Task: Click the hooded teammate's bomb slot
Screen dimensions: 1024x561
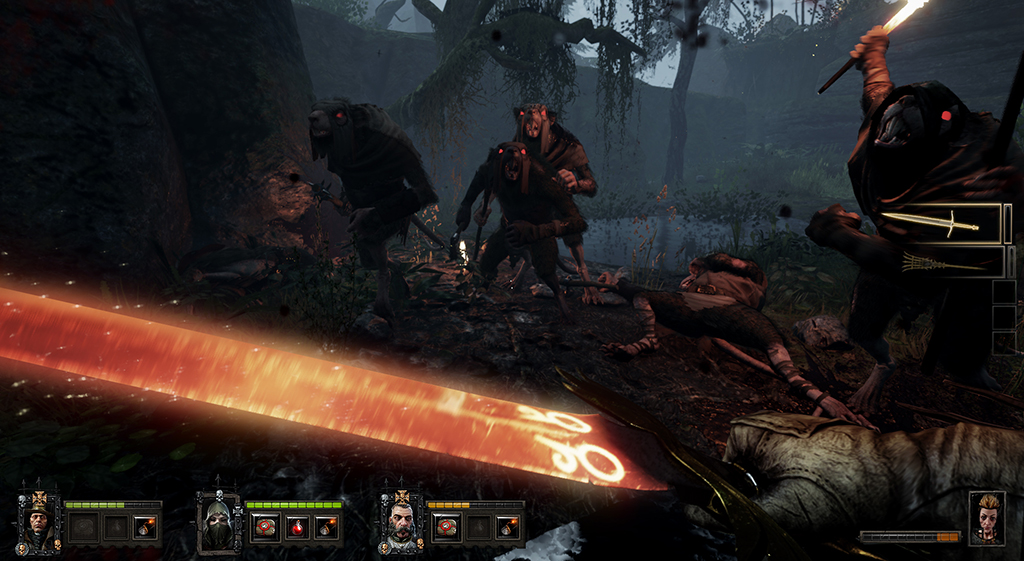Action: [x=327, y=527]
